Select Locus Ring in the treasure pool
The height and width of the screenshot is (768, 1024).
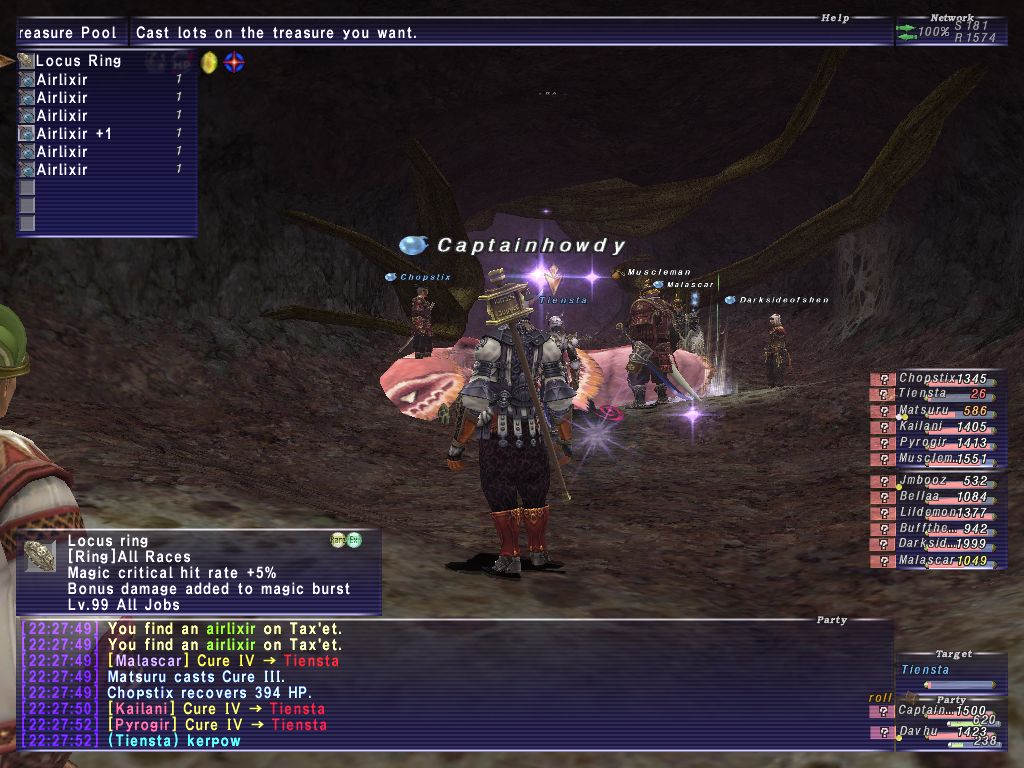(x=78, y=61)
